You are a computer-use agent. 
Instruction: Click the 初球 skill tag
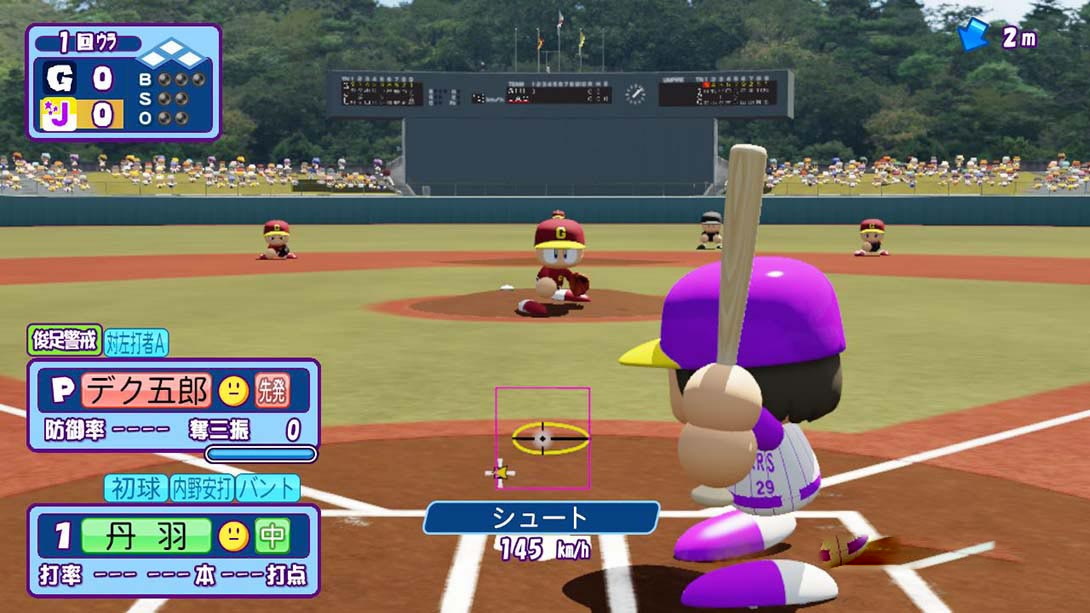[x=135, y=488]
